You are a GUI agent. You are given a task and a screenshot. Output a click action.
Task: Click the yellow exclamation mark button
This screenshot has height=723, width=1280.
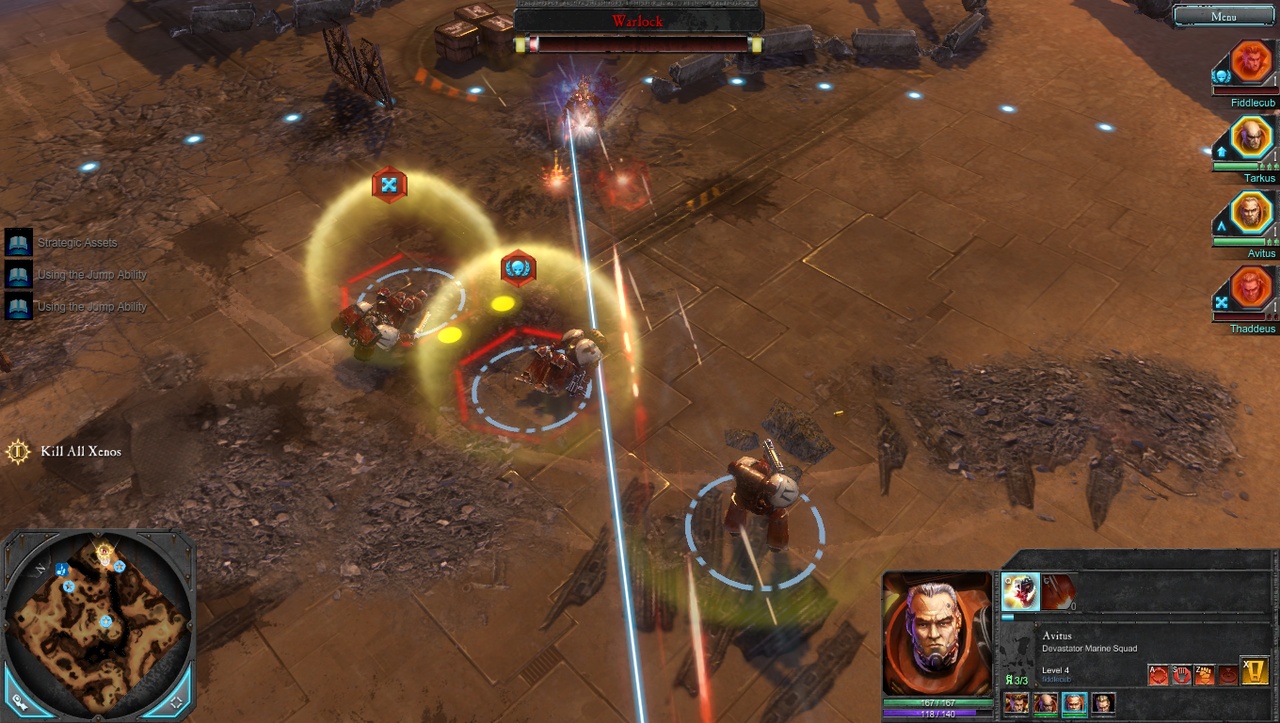pos(1254,671)
